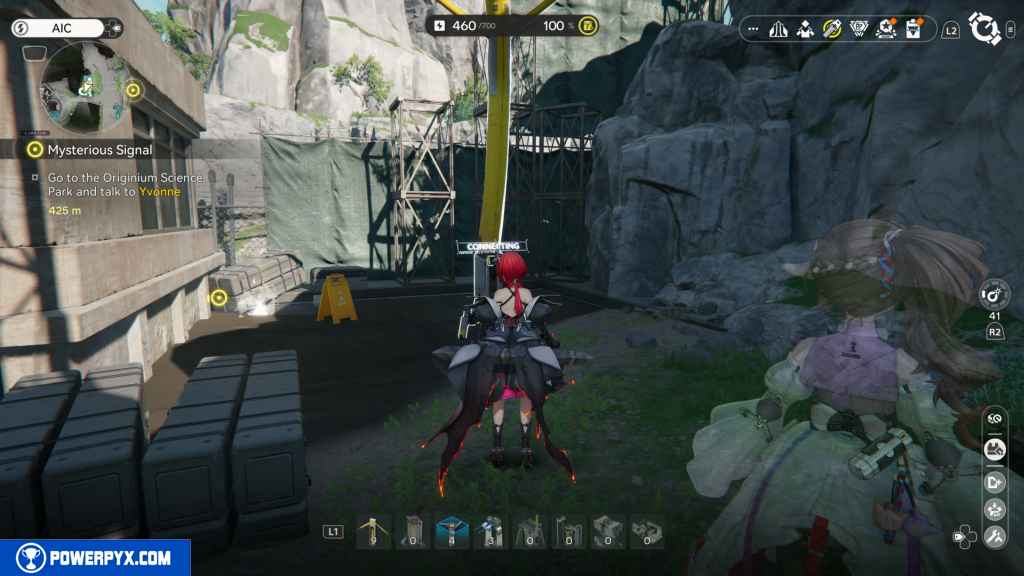Open the clipboard icon with orange notification
The height and width of the screenshot is (576, 1024).
coord(912,29)
